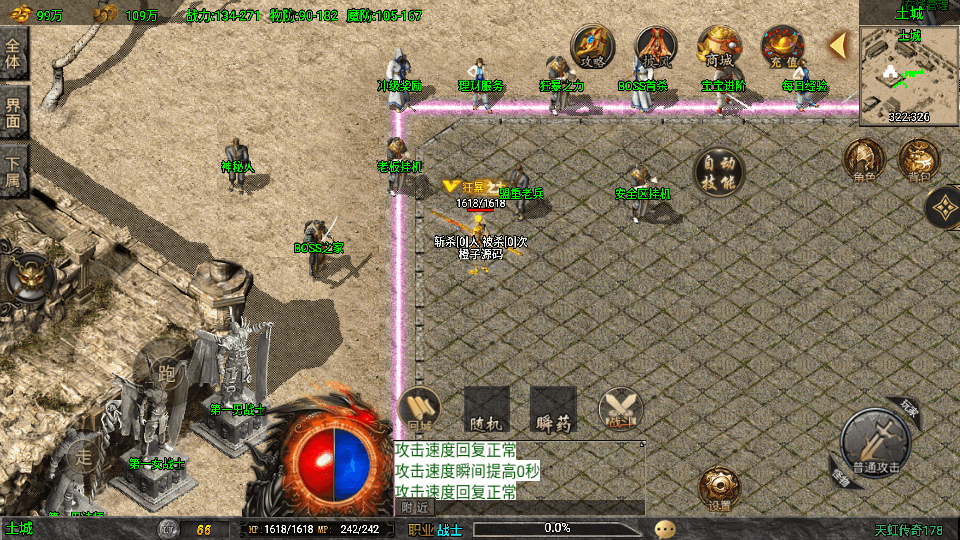Select the 全体 tab
Viewport: 960px width, 540px height.
point(14,54)
